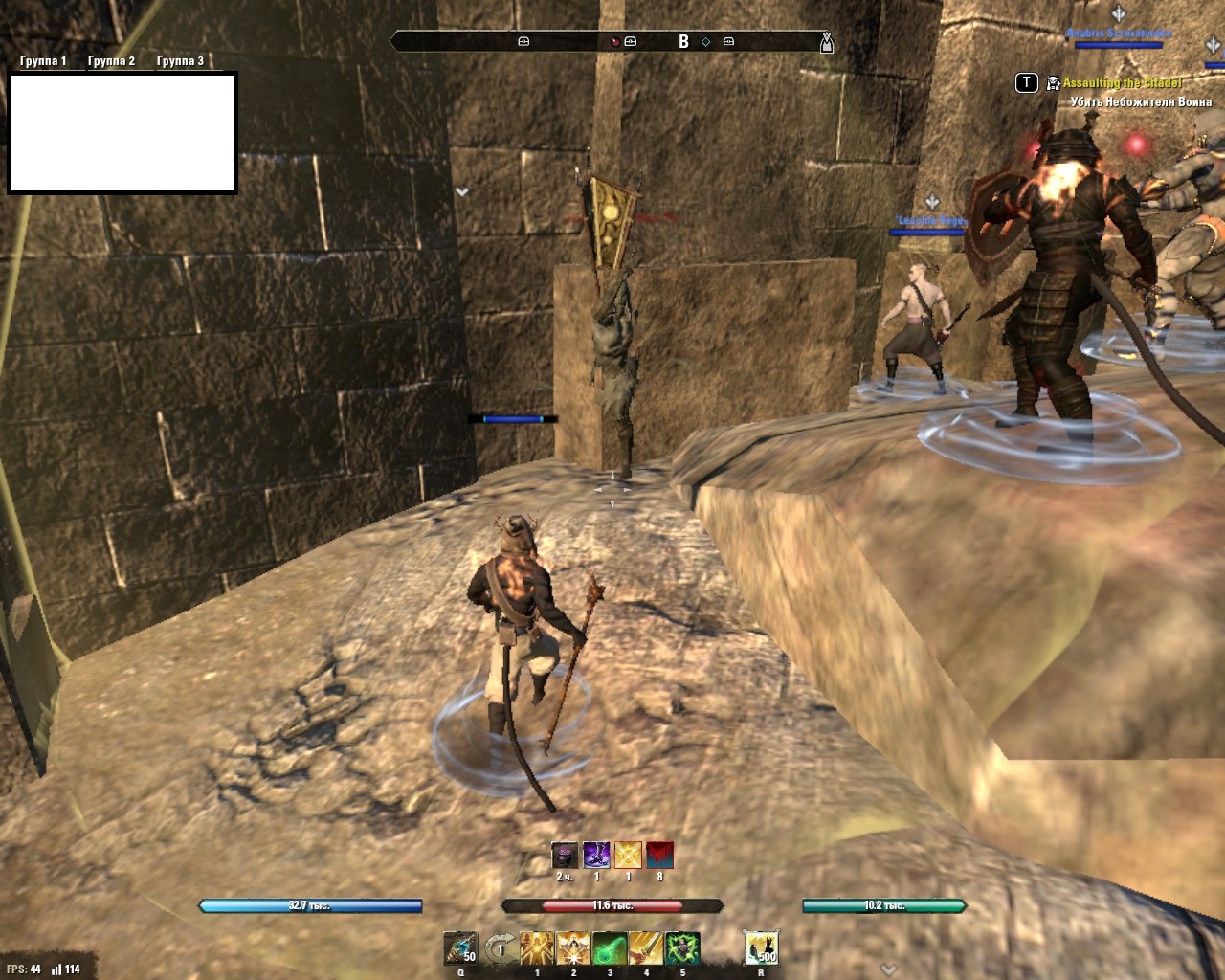
Task: Click the golden burst buff icon
Action: click(x=628, y=855)
